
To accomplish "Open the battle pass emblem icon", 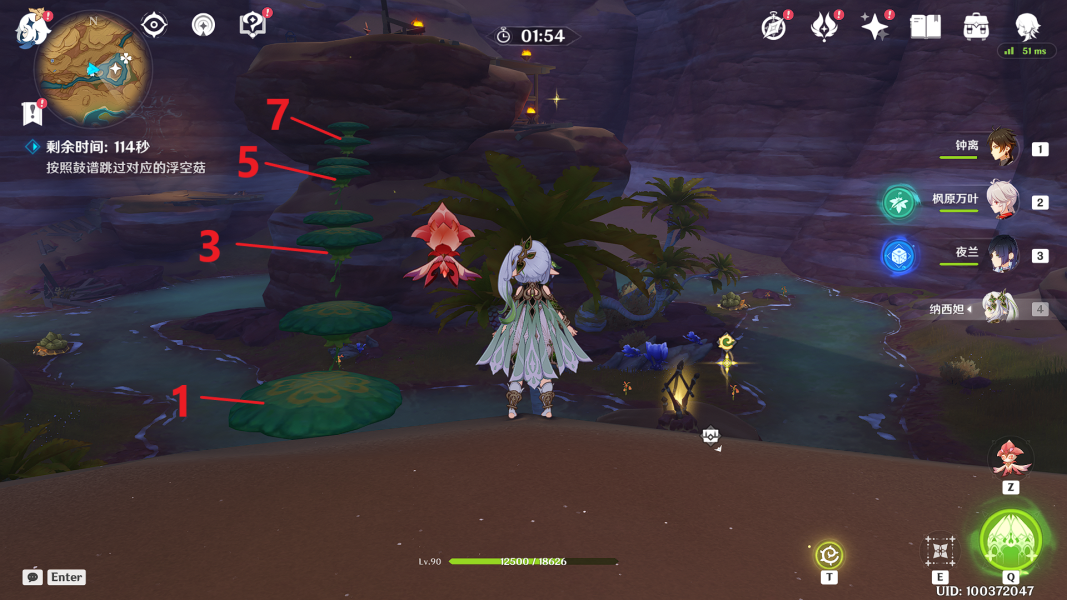I will click(824, 27).
